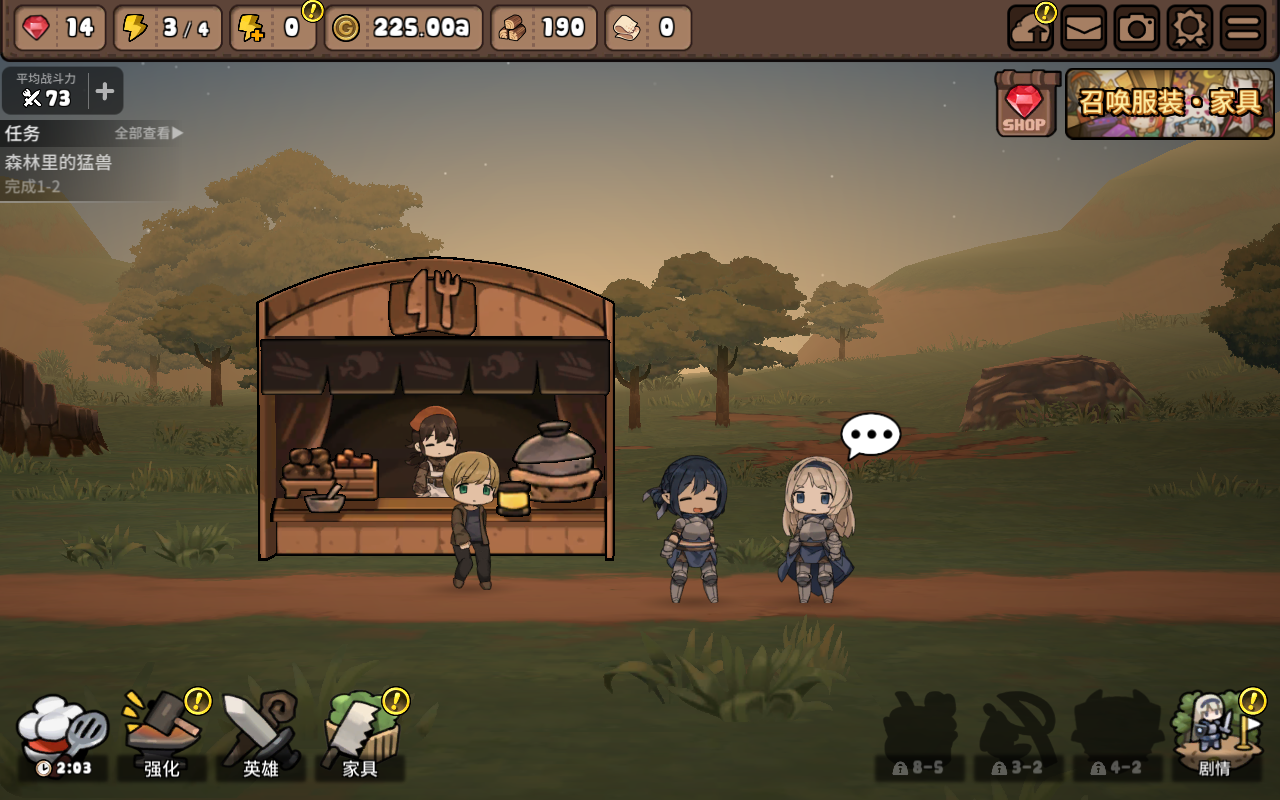The width and height of the screenshot is (1280, 800).
Task: Open the gear settings menu
Action: tap(1189, 28)
